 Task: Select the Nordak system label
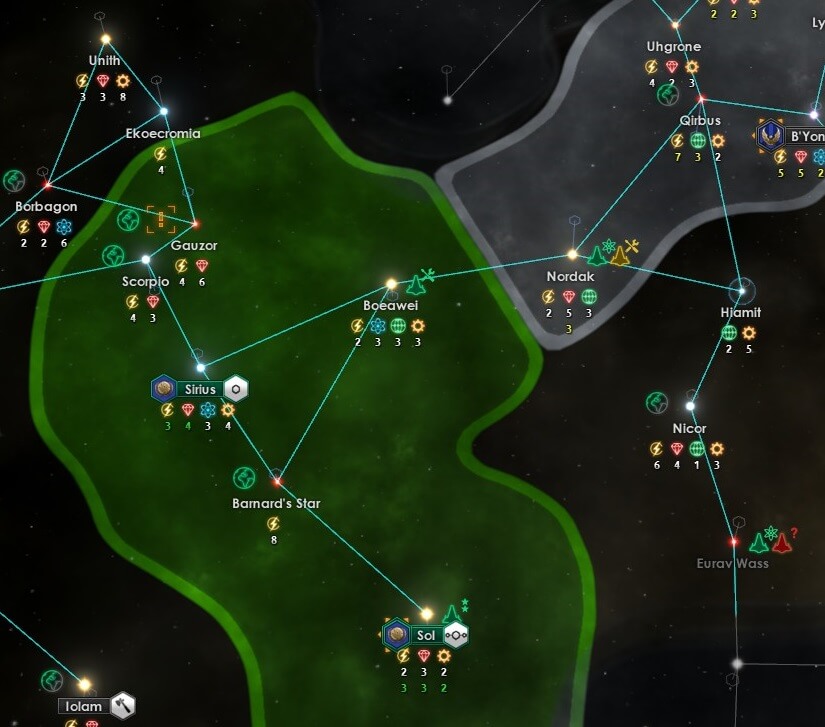tap(570, 276)
